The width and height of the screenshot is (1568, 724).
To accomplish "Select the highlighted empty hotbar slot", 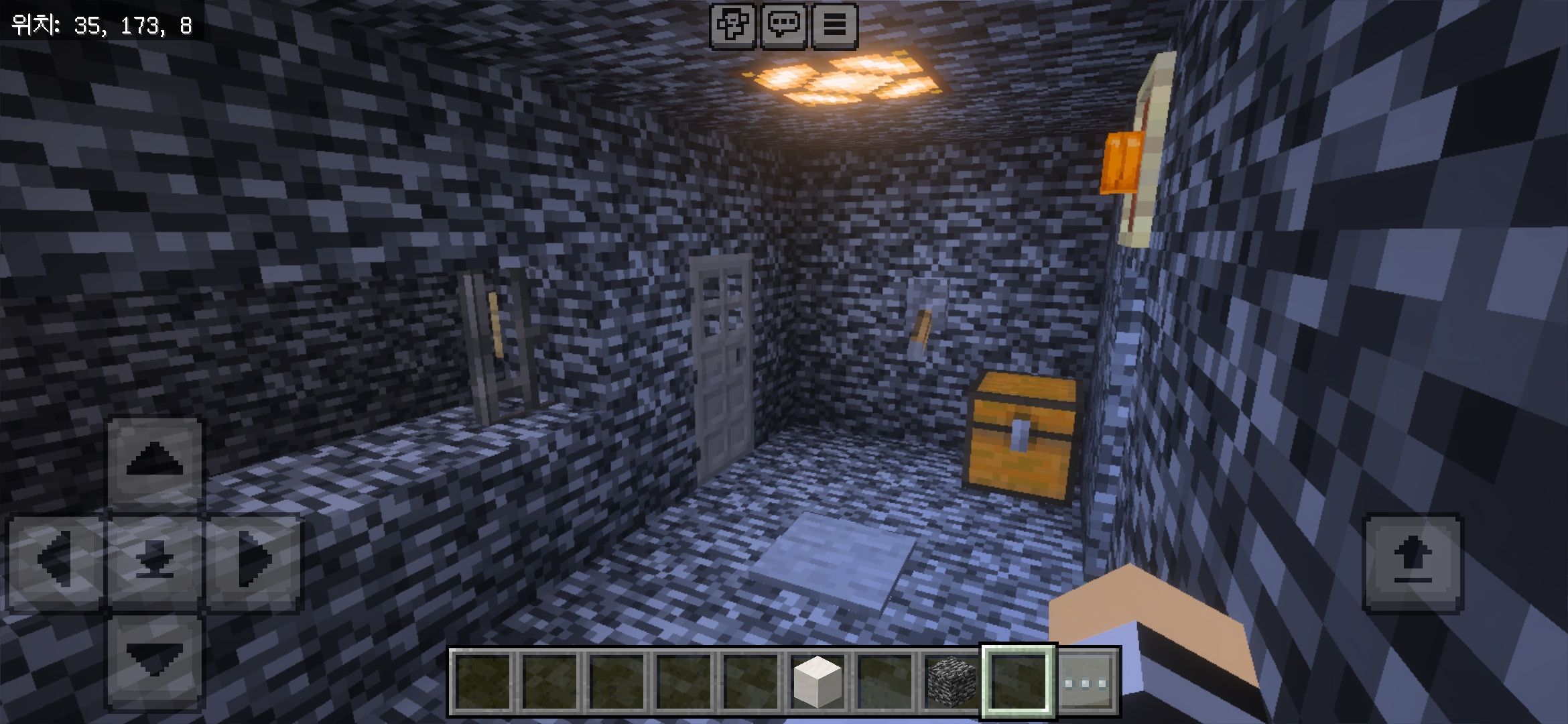I will pyautogui.click(x=1018, y=682).
